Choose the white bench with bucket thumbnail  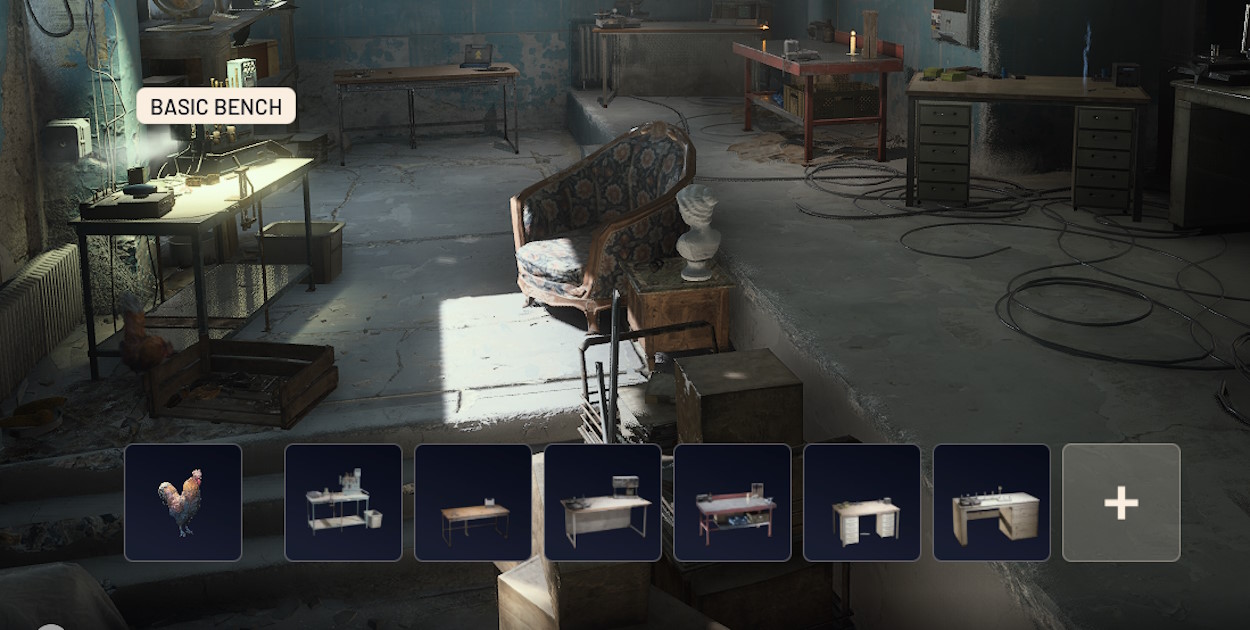pos(343,502)
